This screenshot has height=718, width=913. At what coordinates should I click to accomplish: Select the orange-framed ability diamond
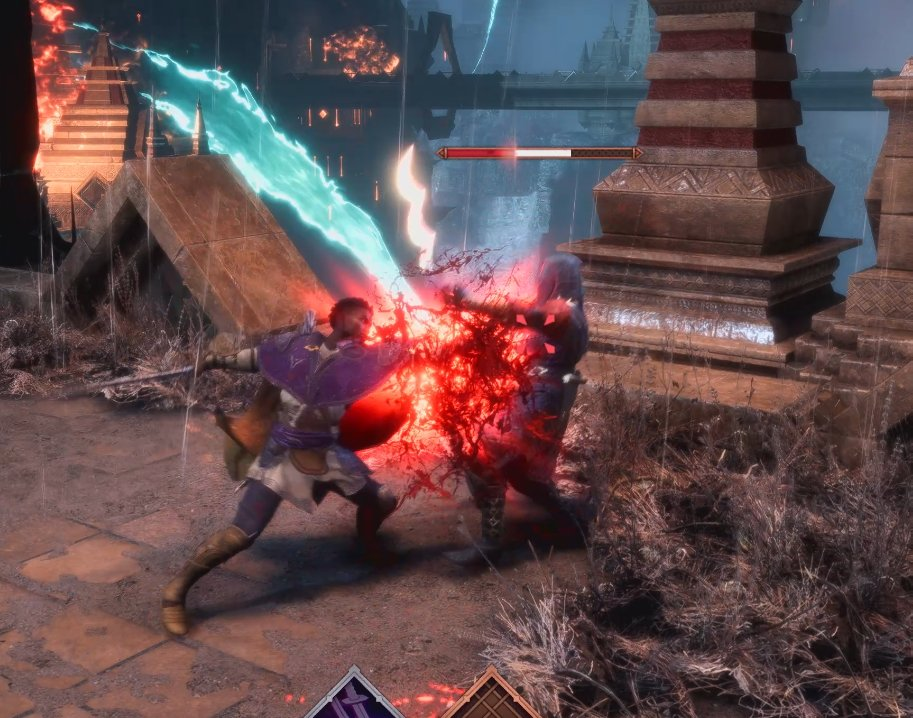point(491,700)
